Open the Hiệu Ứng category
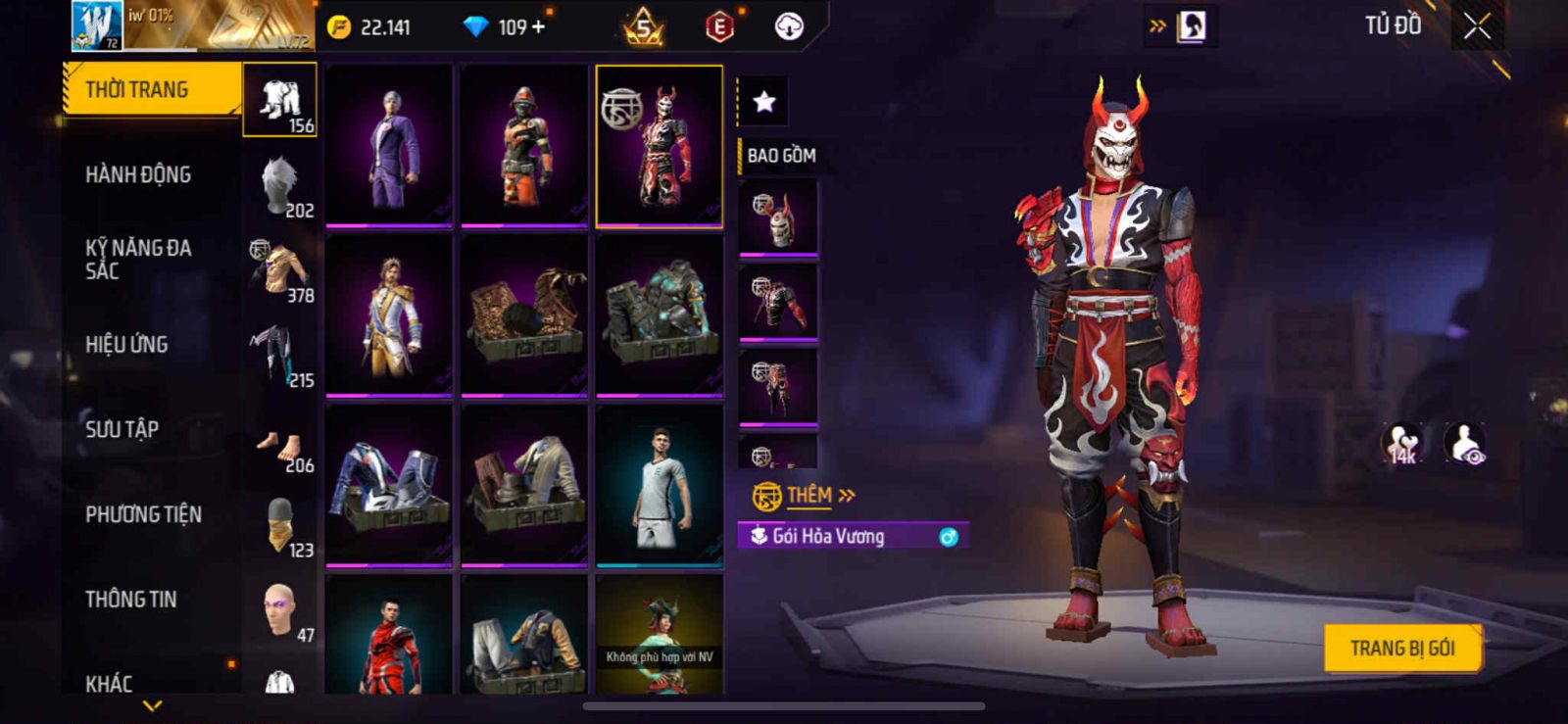 click(126, 345)
